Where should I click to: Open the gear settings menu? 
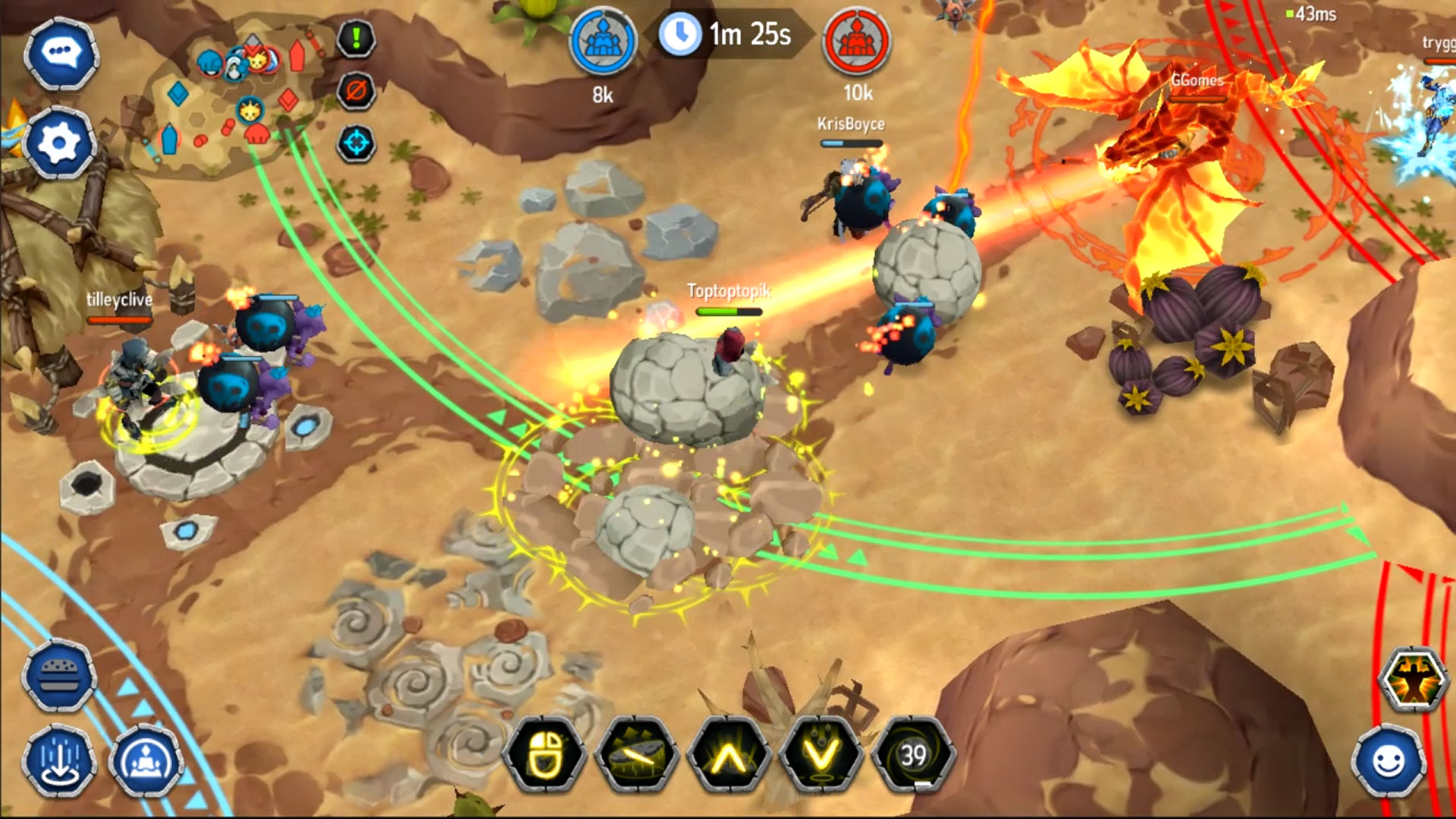59,143
